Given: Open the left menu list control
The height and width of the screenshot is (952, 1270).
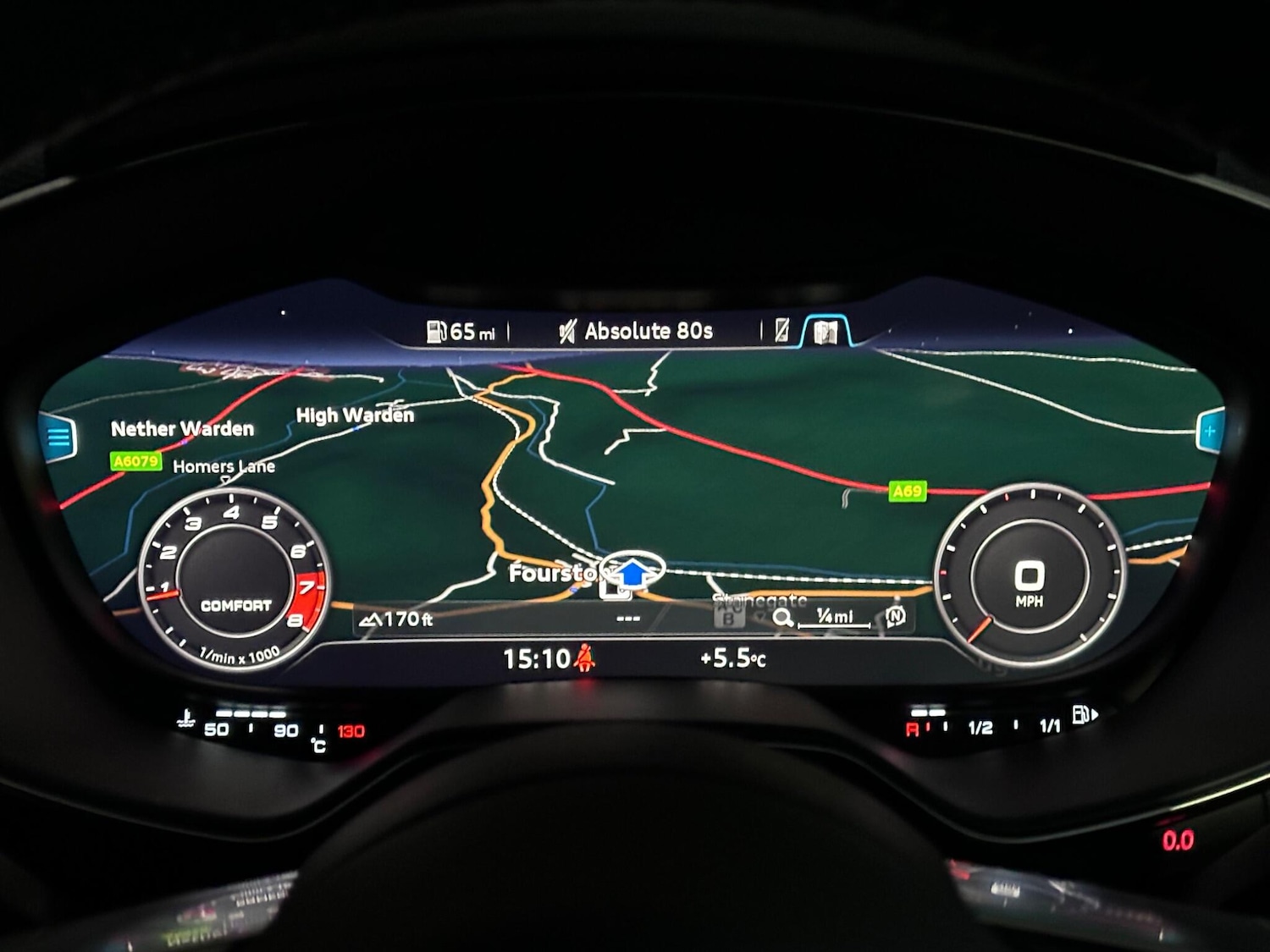Looking at the screenshot, I should (x=58, y=436).
